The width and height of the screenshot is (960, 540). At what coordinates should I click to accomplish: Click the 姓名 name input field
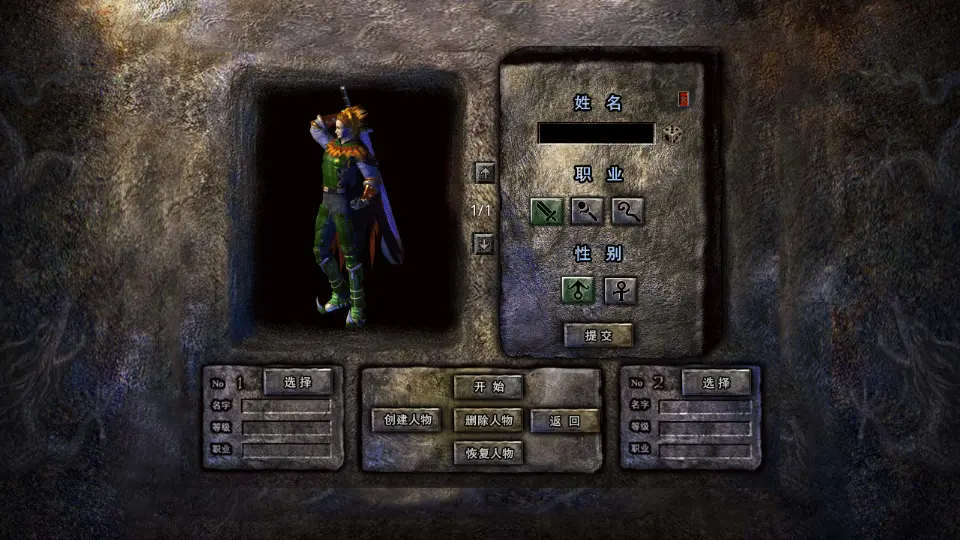(596, 133)
